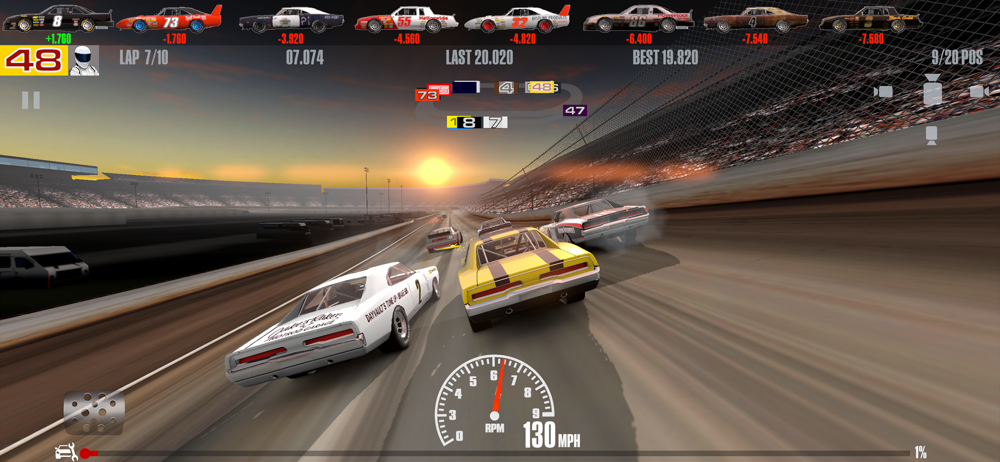The image size is (1000, 462).
Task: Click the white-helmet driver portrait
Action: coord(84,60)
